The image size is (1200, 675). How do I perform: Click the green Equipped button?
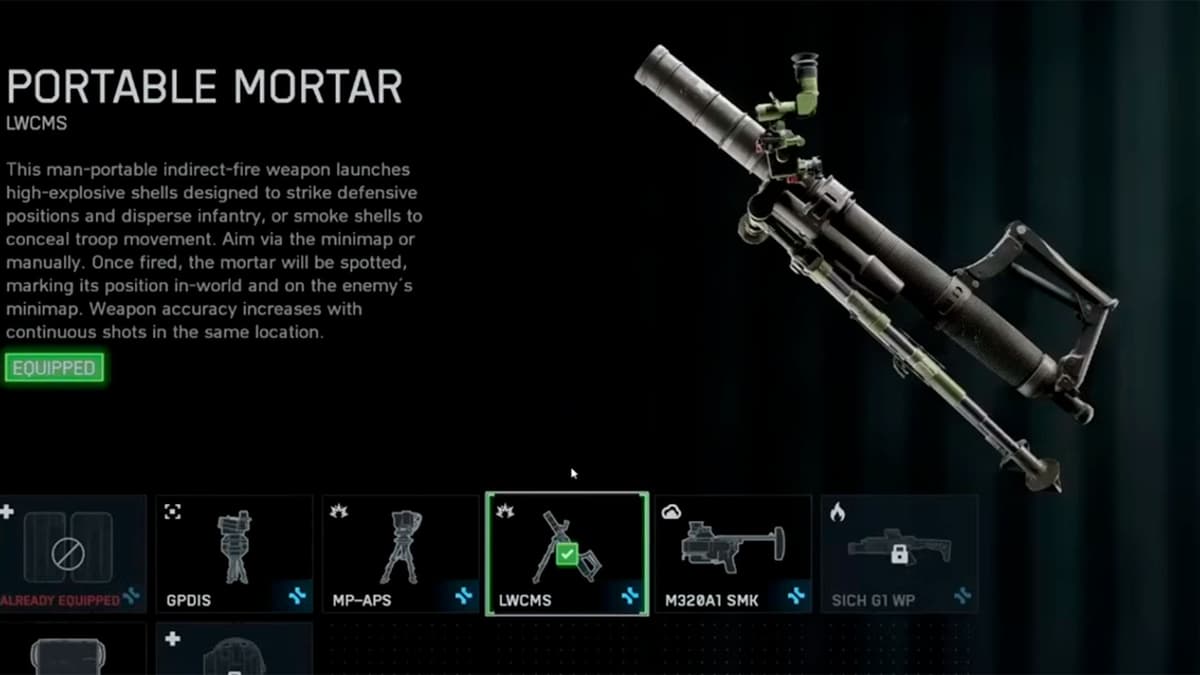point(54,368)
